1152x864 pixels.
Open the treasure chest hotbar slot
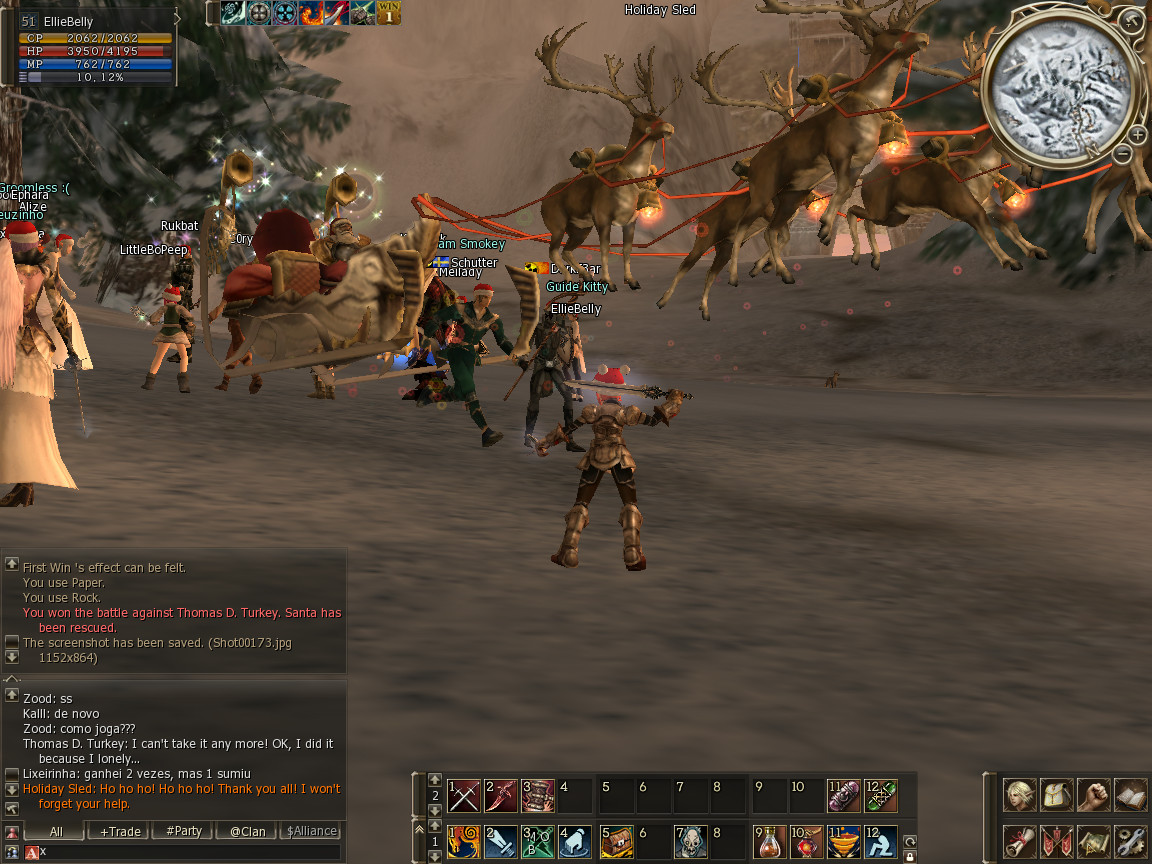[617, 841]
